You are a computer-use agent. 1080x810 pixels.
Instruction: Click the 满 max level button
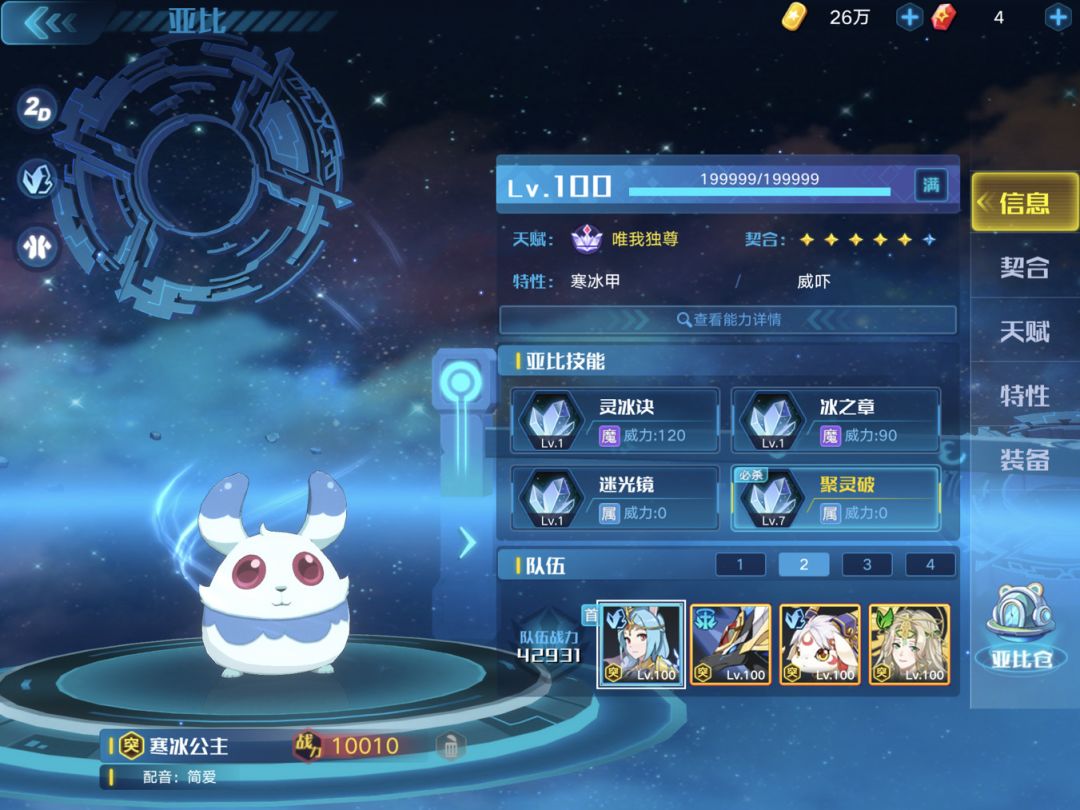tap(931, 185)
